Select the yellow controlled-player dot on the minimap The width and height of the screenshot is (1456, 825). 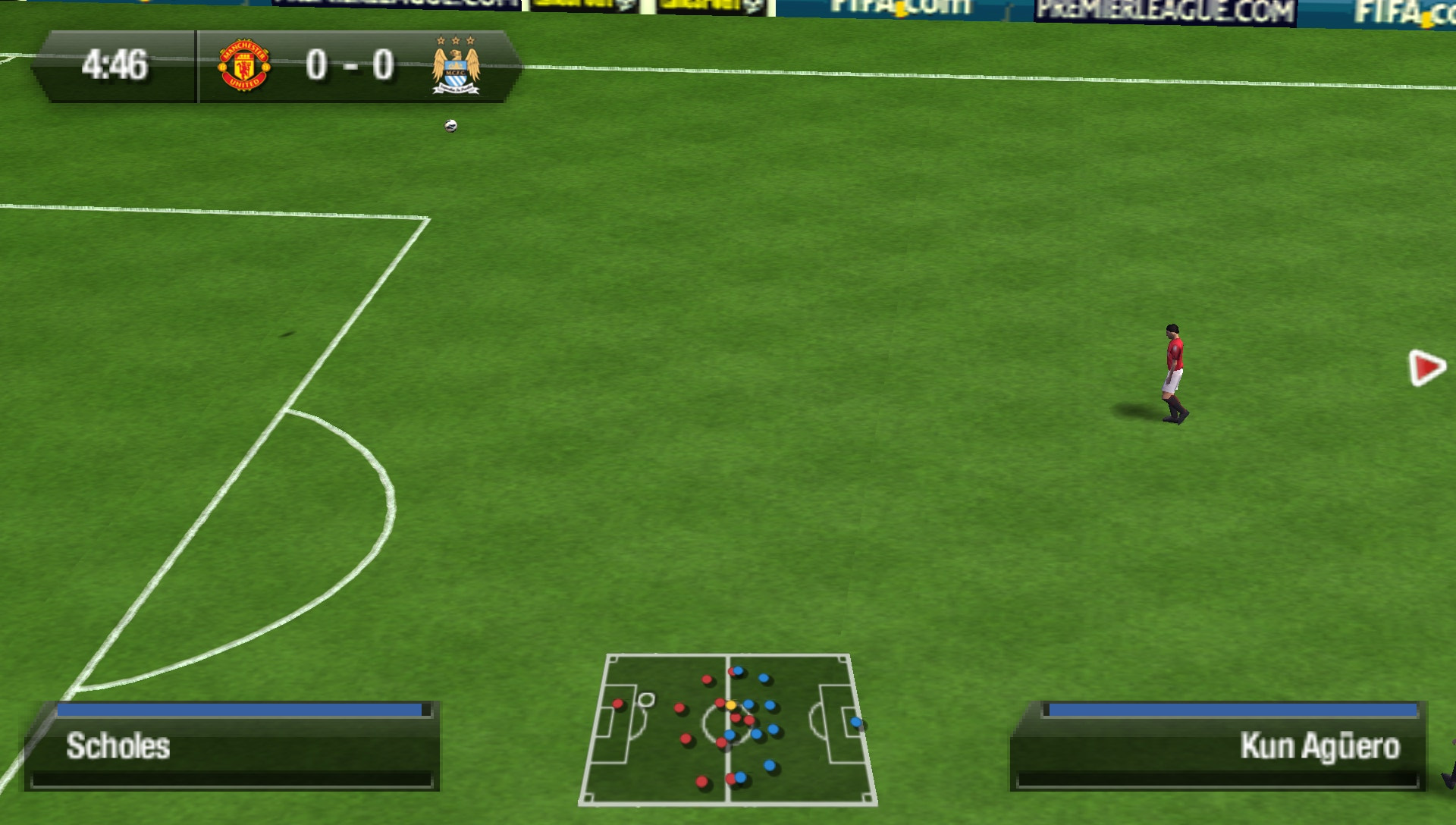(x=732, y=704)
